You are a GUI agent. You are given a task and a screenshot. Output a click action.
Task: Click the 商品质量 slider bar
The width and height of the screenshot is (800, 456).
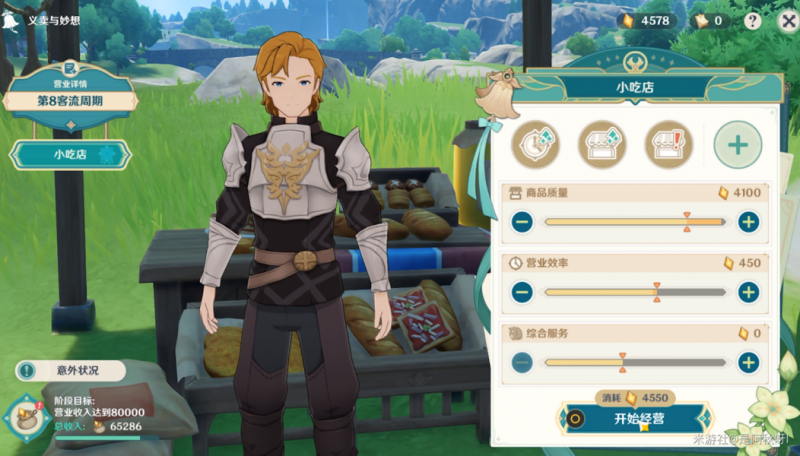pos(635,222)
